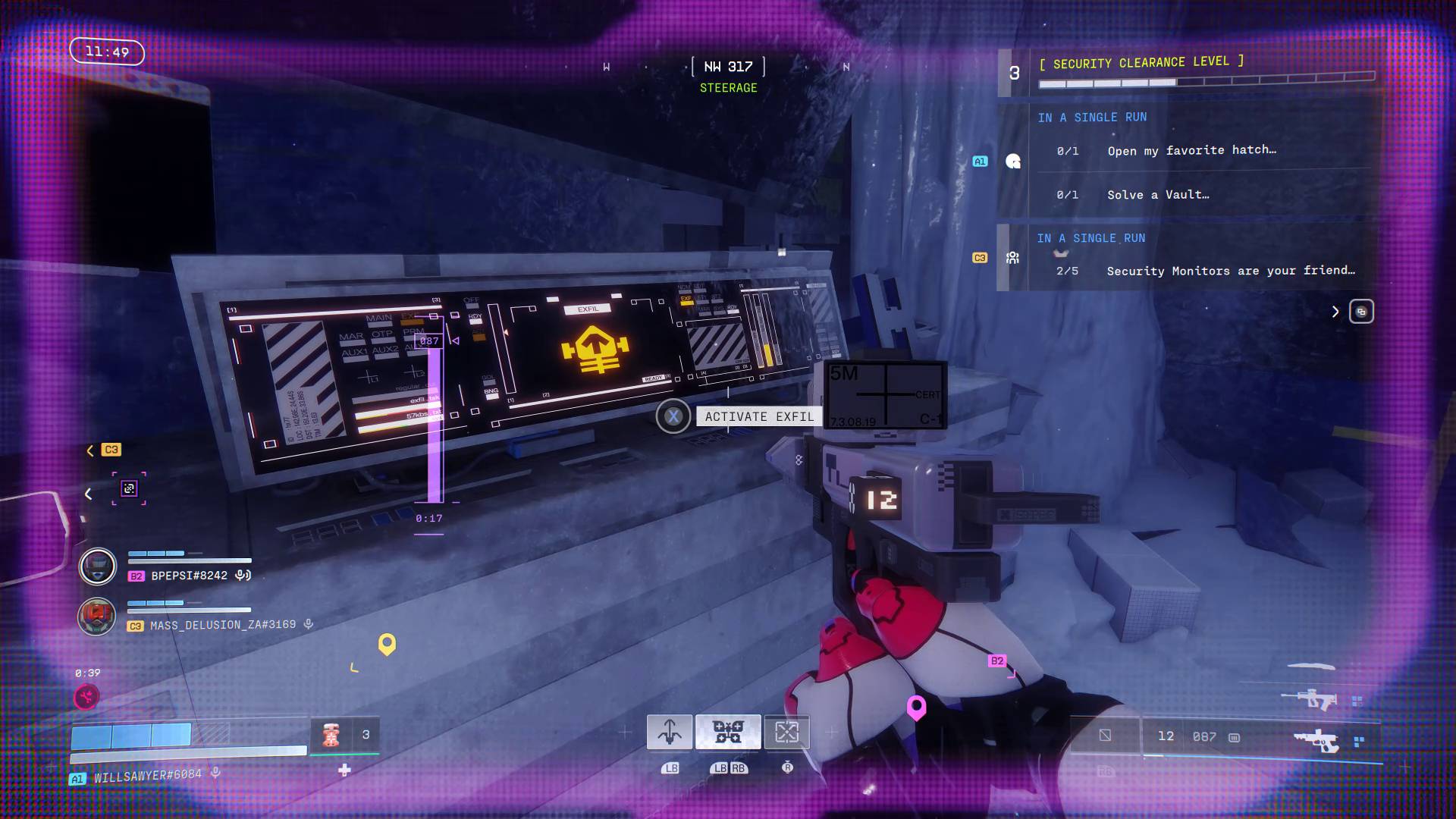Click the stacked-windows icon beside the chevron

pyautogui.click(x=1361, y=311)
